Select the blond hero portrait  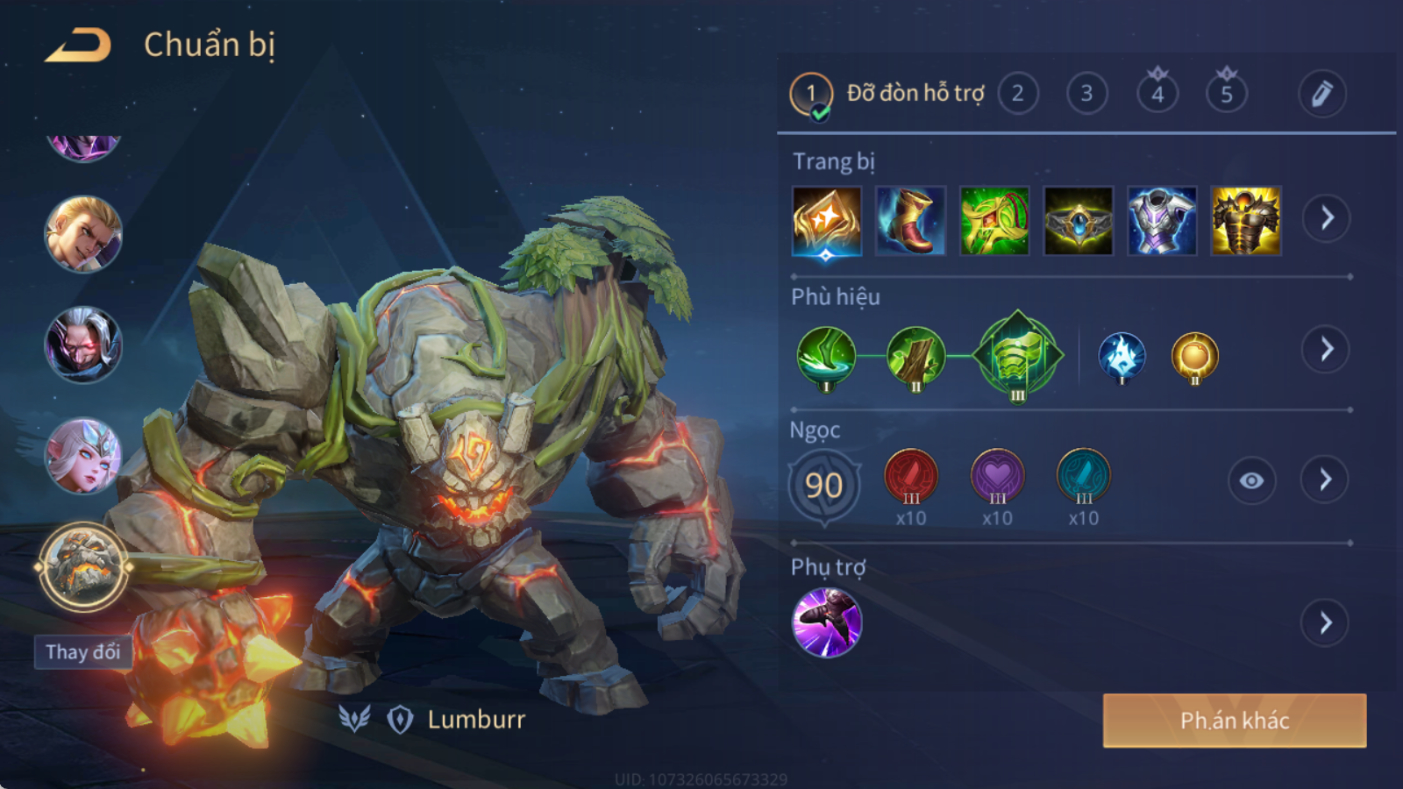pyautogui.click(x=83, y=235)
